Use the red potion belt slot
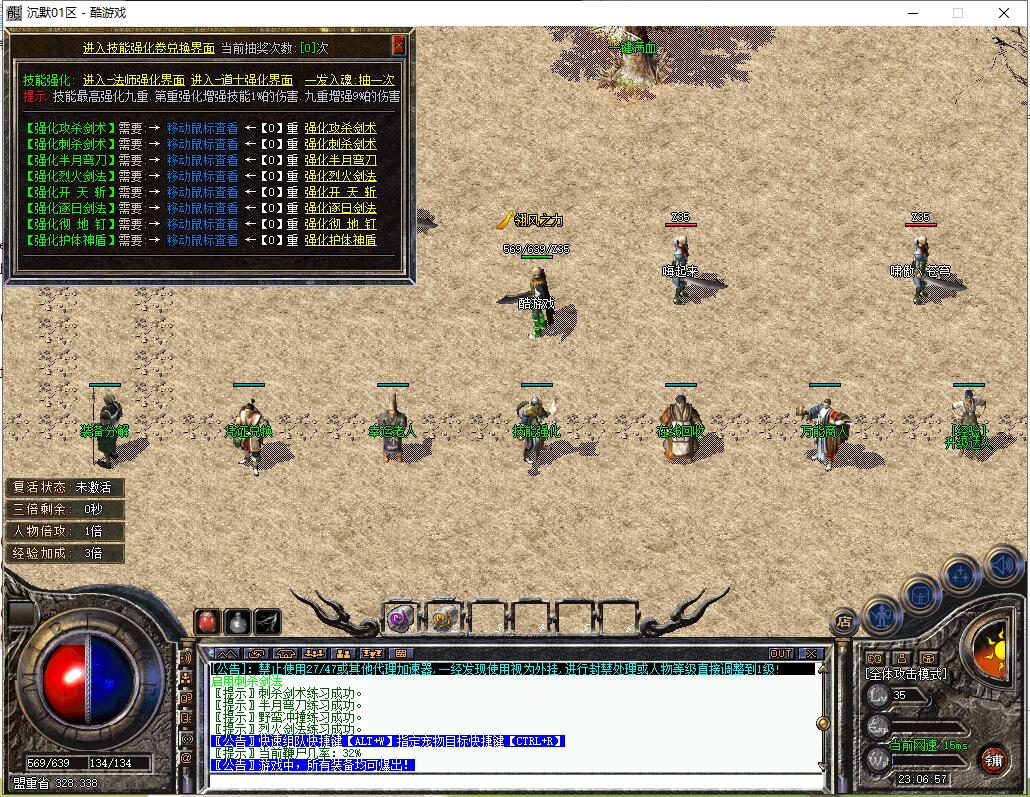Viewport: 1030px width, 797px height. click(x=207, y=621)
